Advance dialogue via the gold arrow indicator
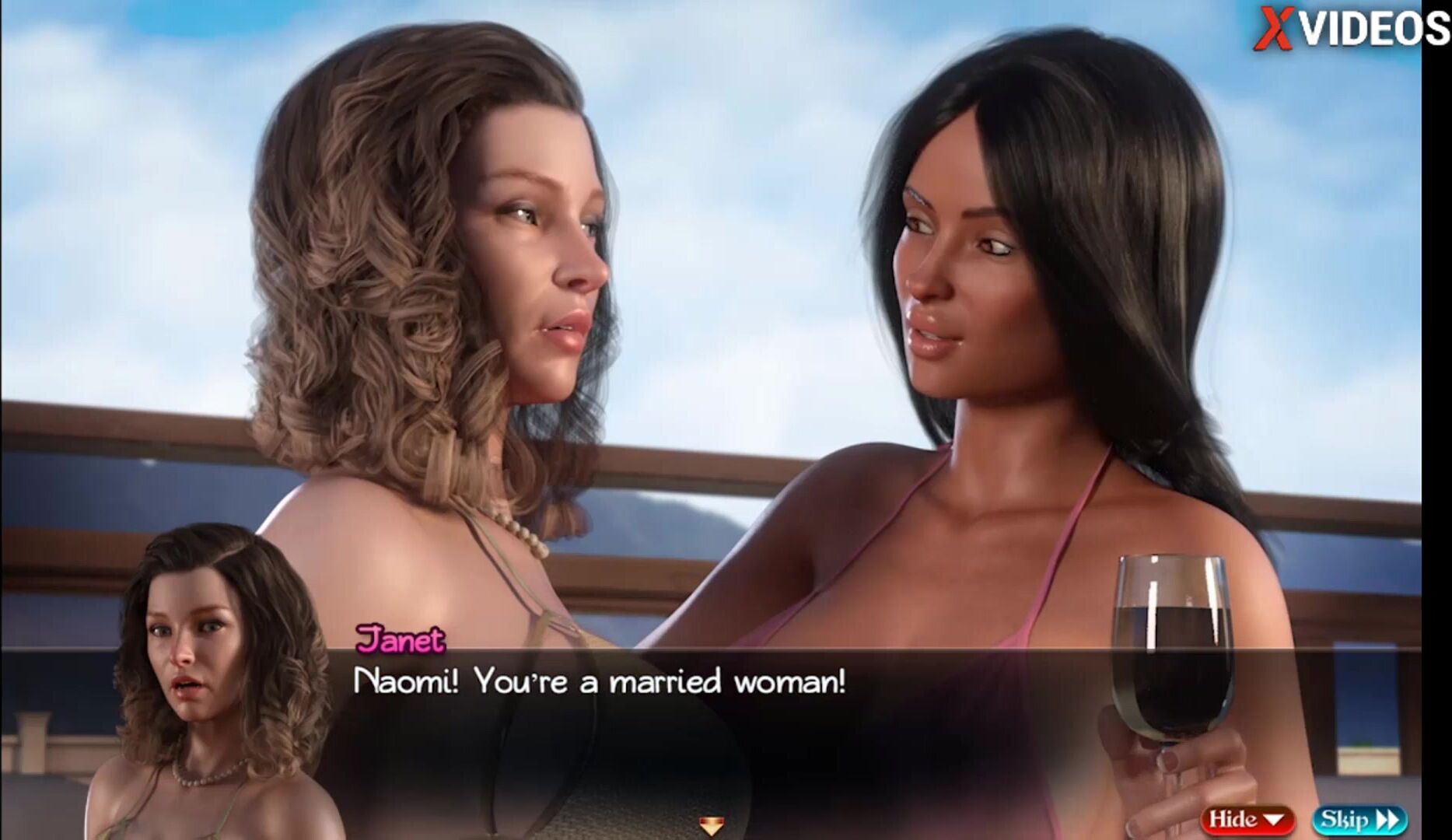This screenshot has width=1452, height=840. click(711, 824)
